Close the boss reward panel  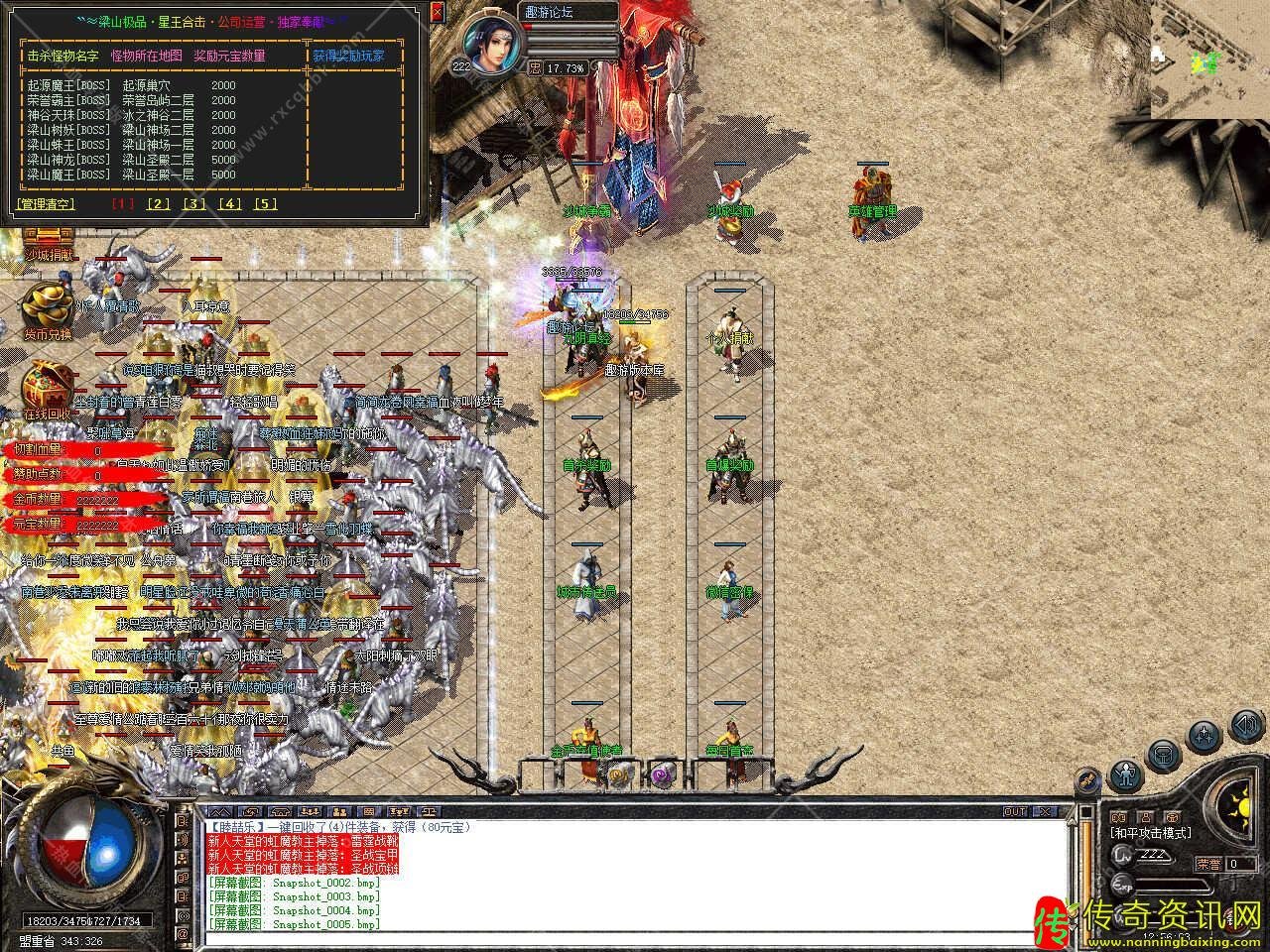(438, 13)
